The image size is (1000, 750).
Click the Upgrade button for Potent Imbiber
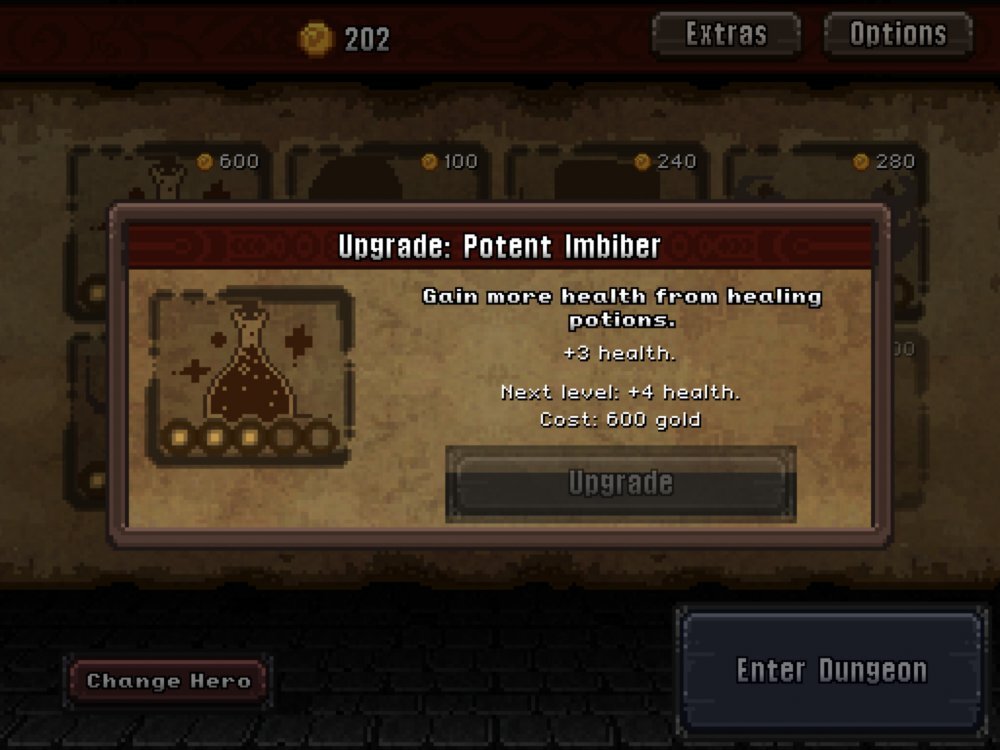pyautogui.click(x=620, y=484)
